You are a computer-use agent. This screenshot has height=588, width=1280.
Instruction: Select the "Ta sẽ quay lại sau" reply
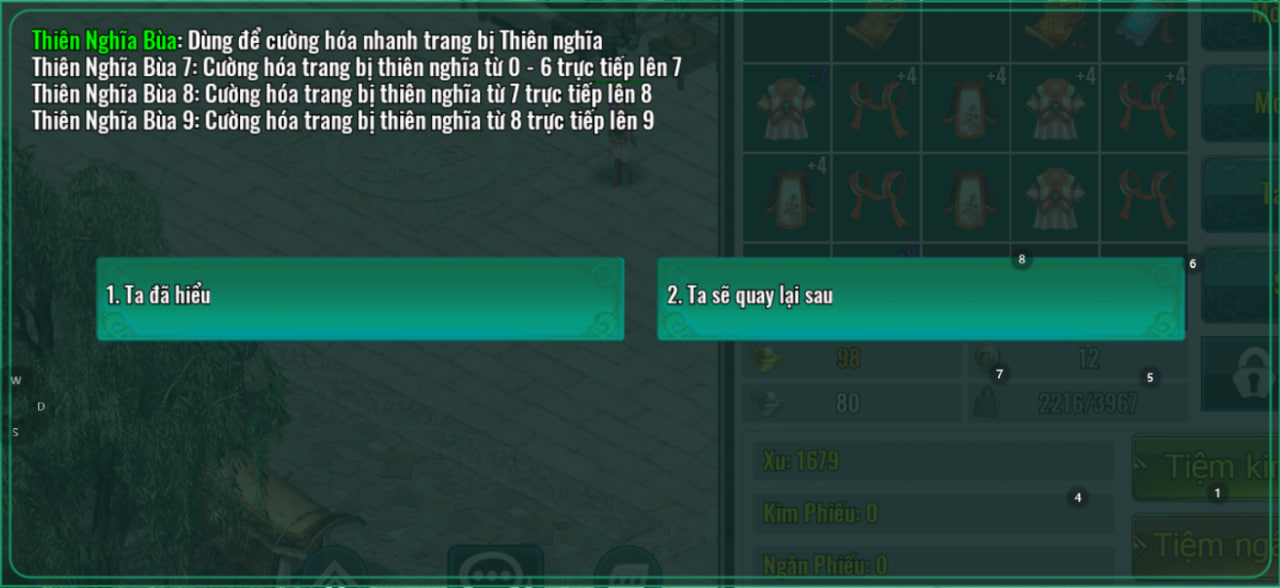click(x=920, y=298)
